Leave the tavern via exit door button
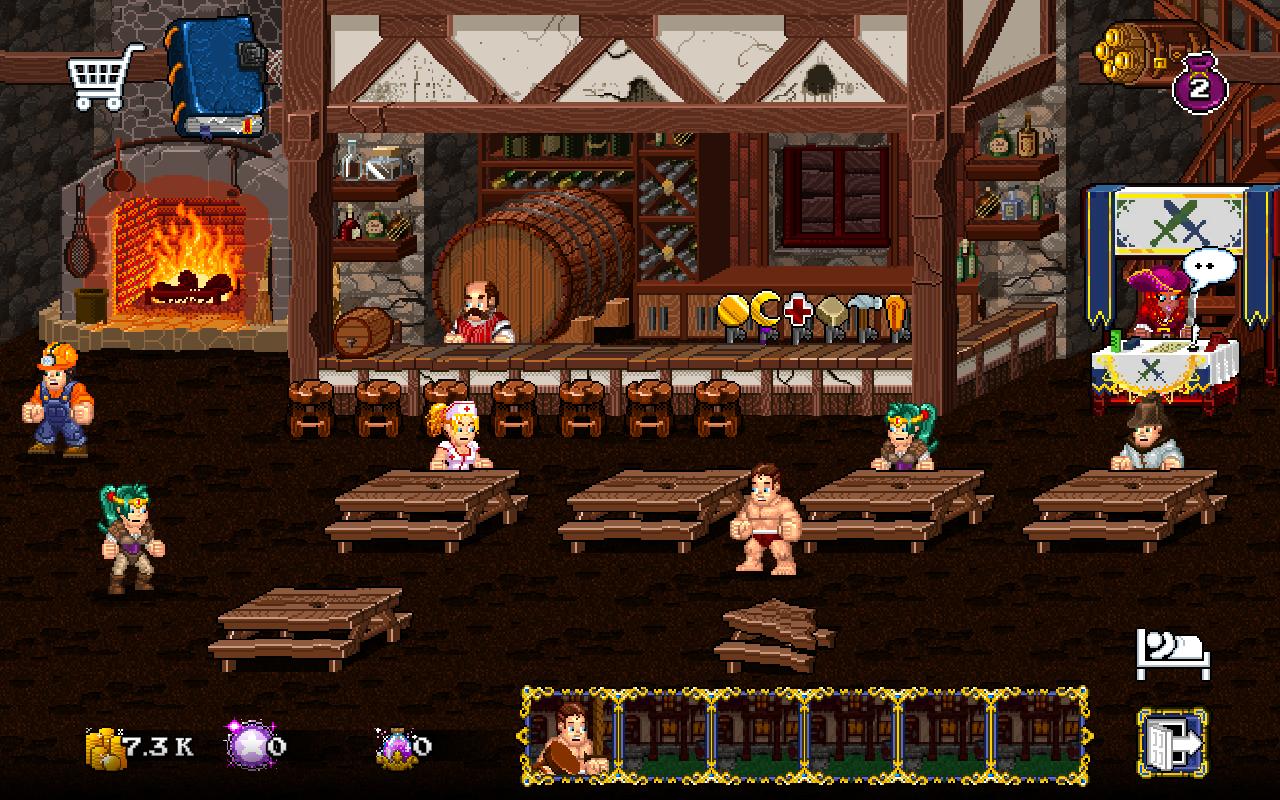This screenshot has height=800, width=1280. (1172, 742)
